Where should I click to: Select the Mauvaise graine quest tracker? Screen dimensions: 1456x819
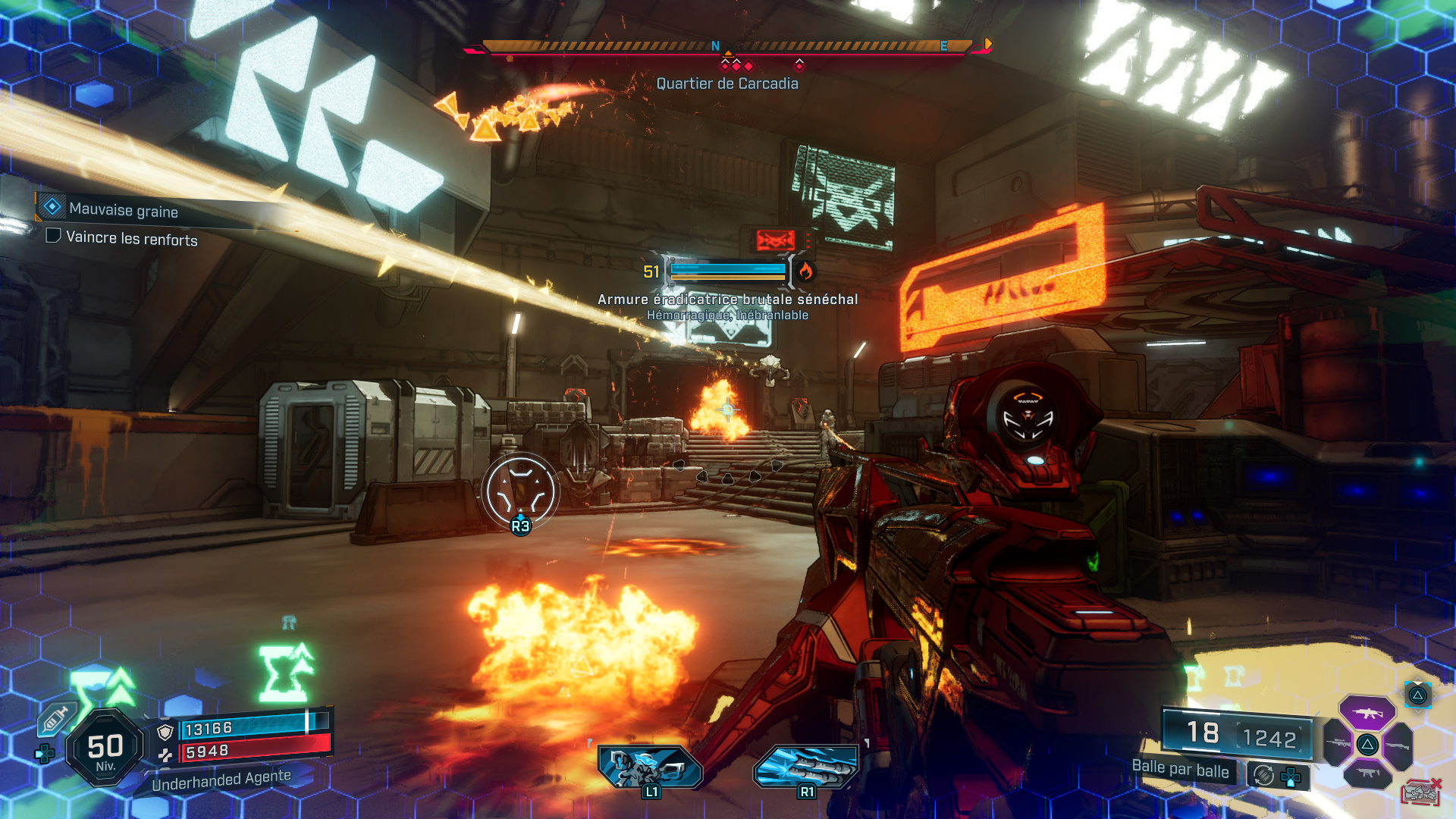click(123, 209)
